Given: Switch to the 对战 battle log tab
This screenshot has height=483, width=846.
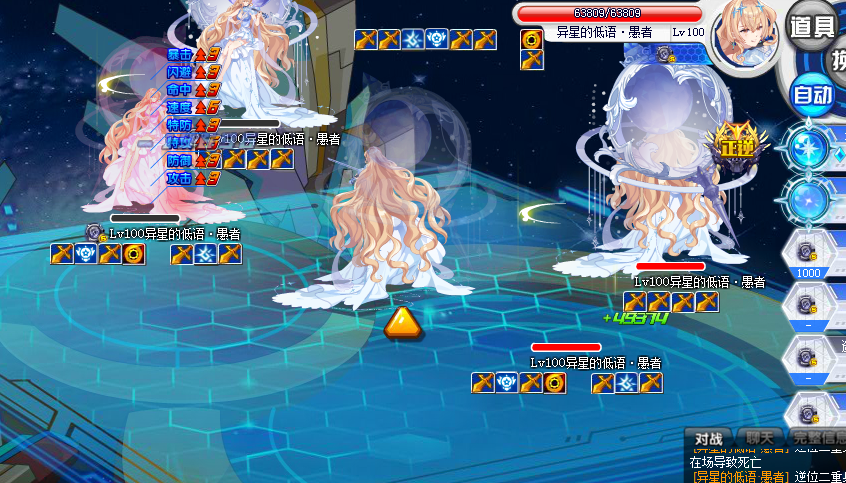Looking at the screenshot, I should click(708, 438).
